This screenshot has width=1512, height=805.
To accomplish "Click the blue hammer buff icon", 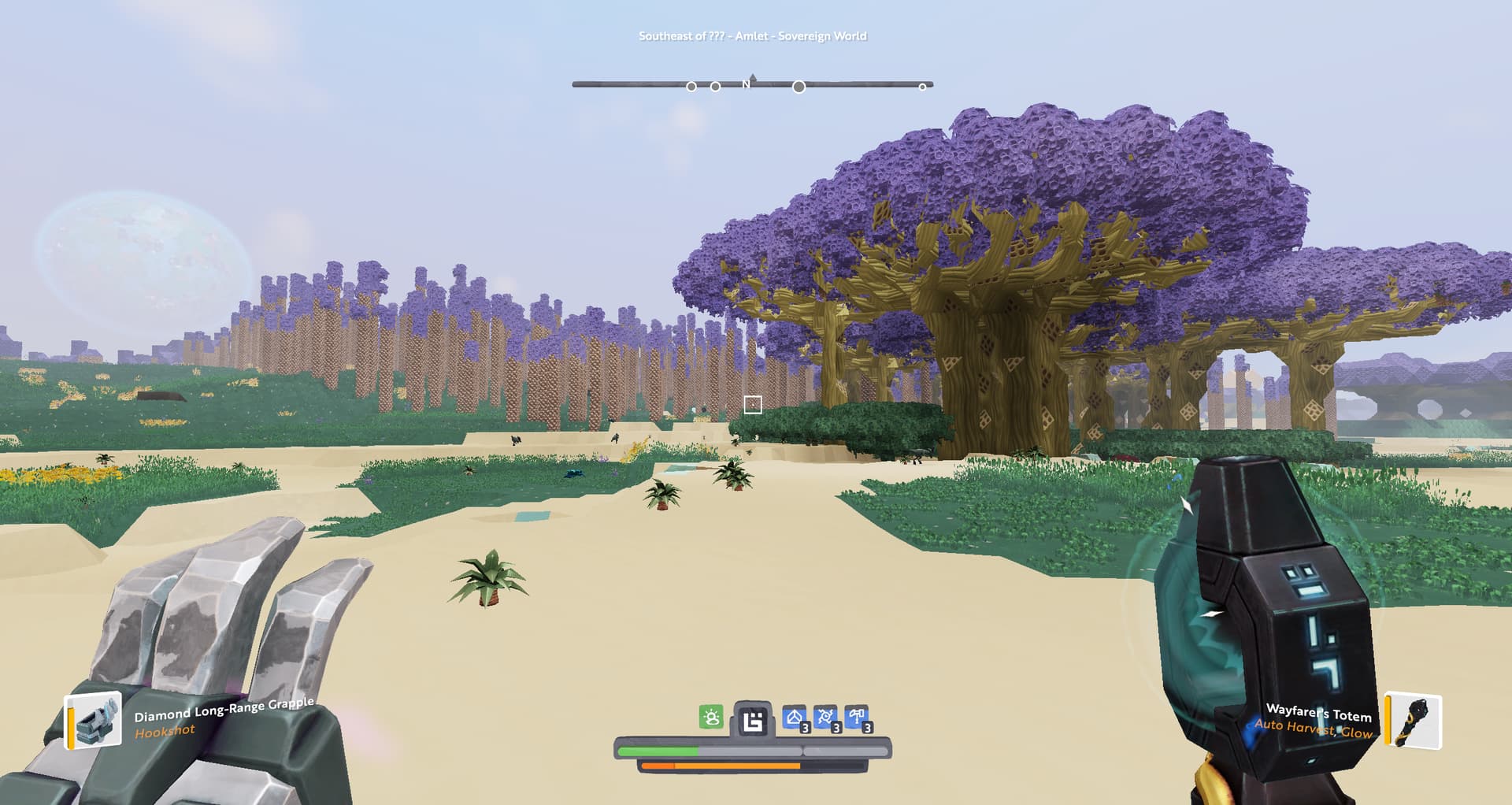I will [x=856, y=718].
